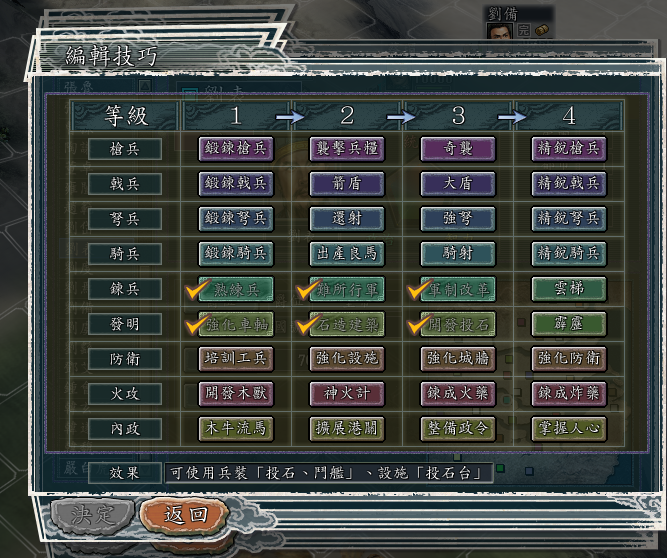
Task: Choose the 神火計 technique
Action: [x=347, y=394]
